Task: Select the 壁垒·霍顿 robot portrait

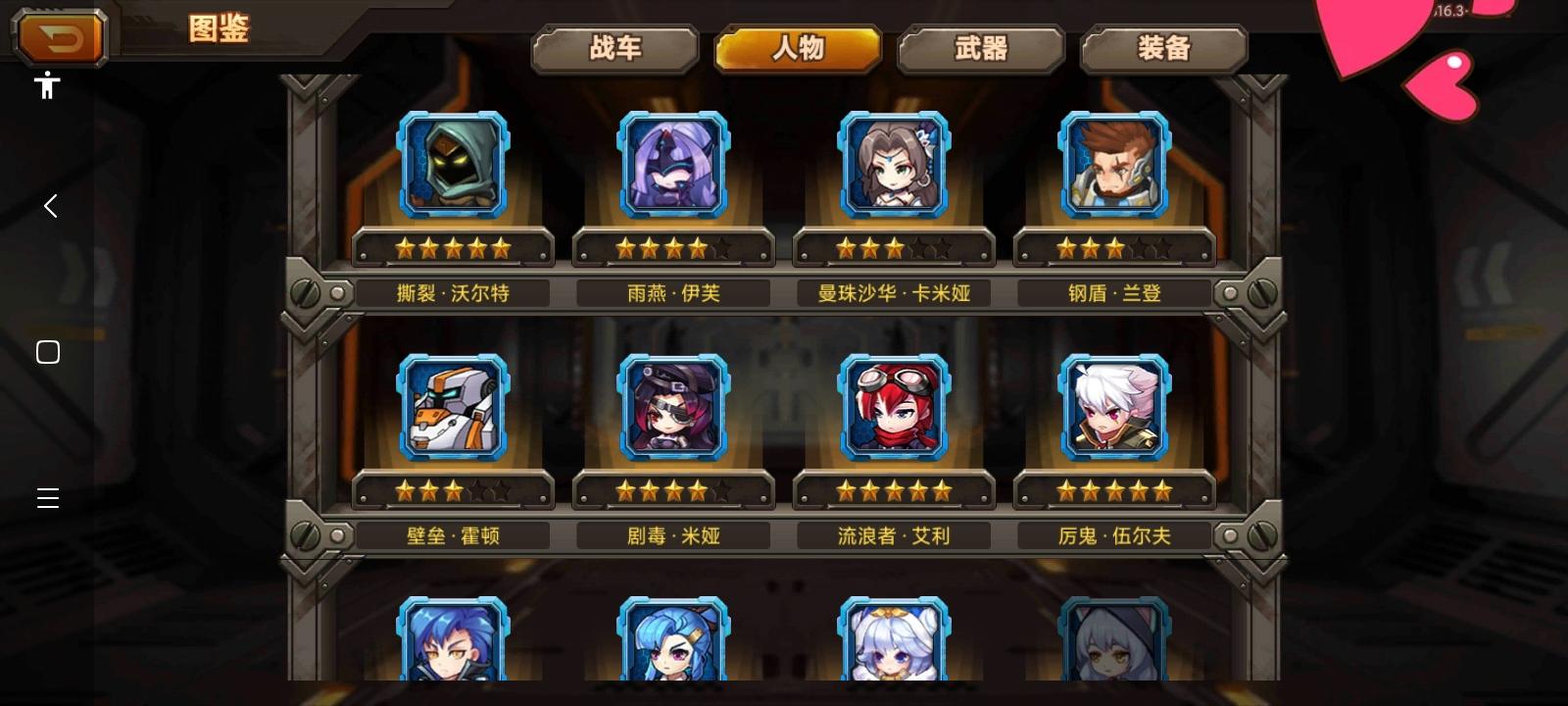Action: (452, 406)
